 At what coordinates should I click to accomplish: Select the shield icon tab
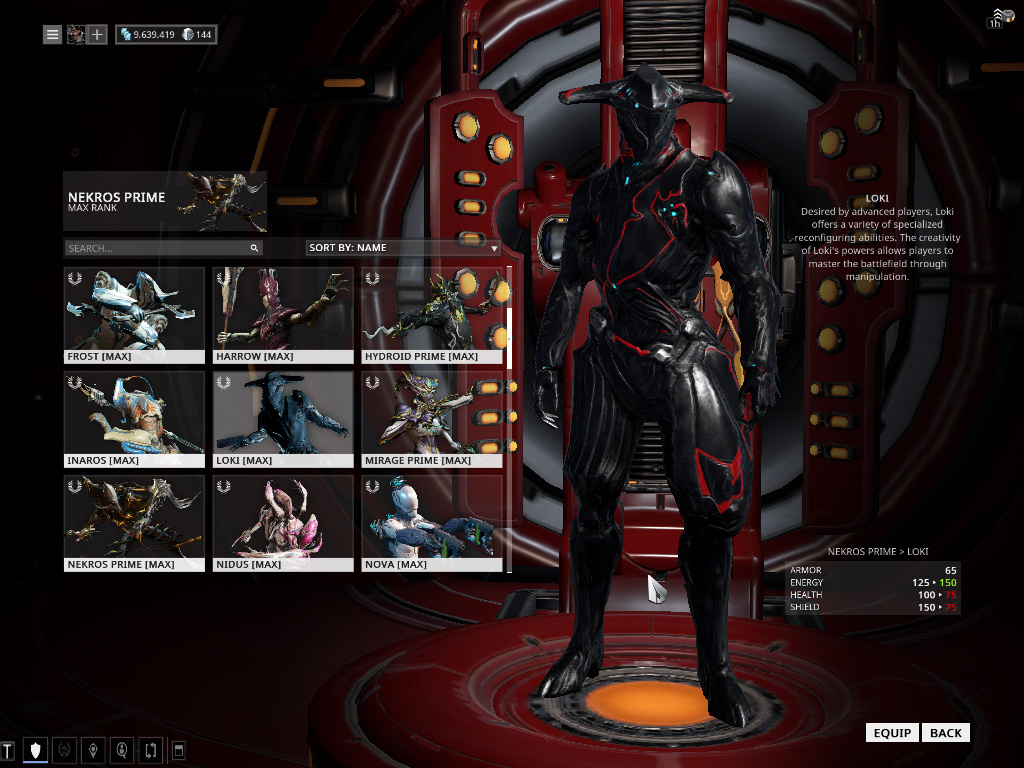36,749
